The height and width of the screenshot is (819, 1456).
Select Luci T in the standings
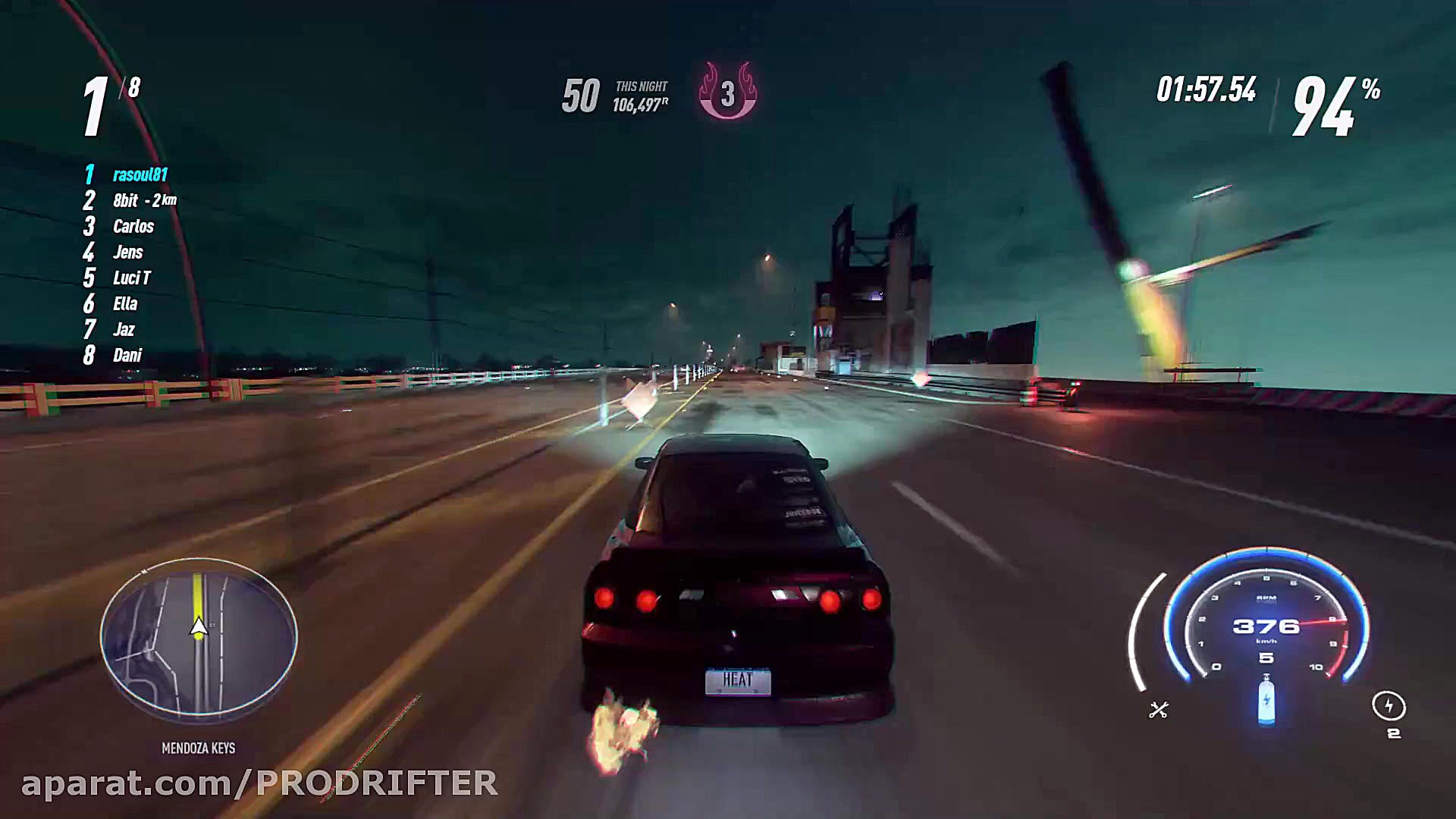tap(131, 278)
